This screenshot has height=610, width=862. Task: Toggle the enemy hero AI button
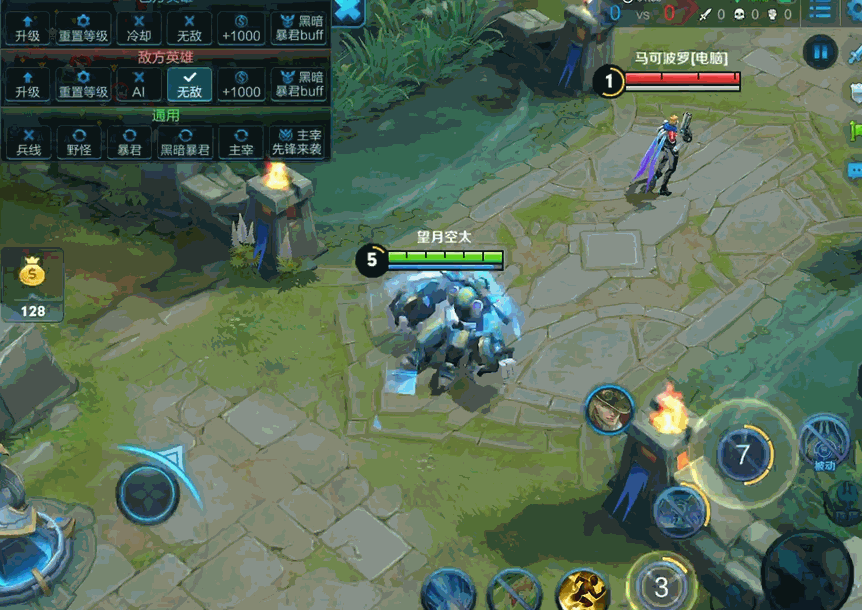pyautogui.click(x=139, y=84)
